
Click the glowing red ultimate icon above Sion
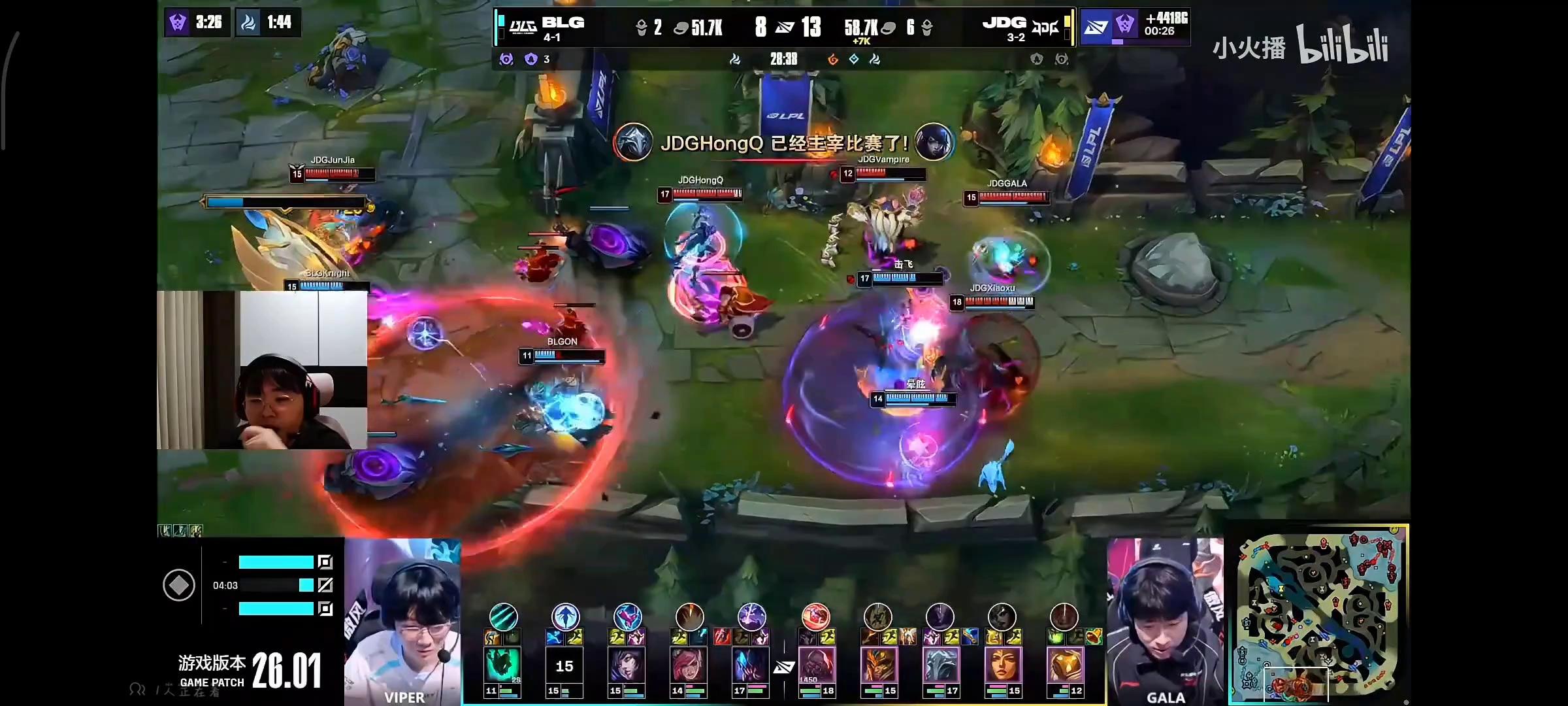point(815,616)
